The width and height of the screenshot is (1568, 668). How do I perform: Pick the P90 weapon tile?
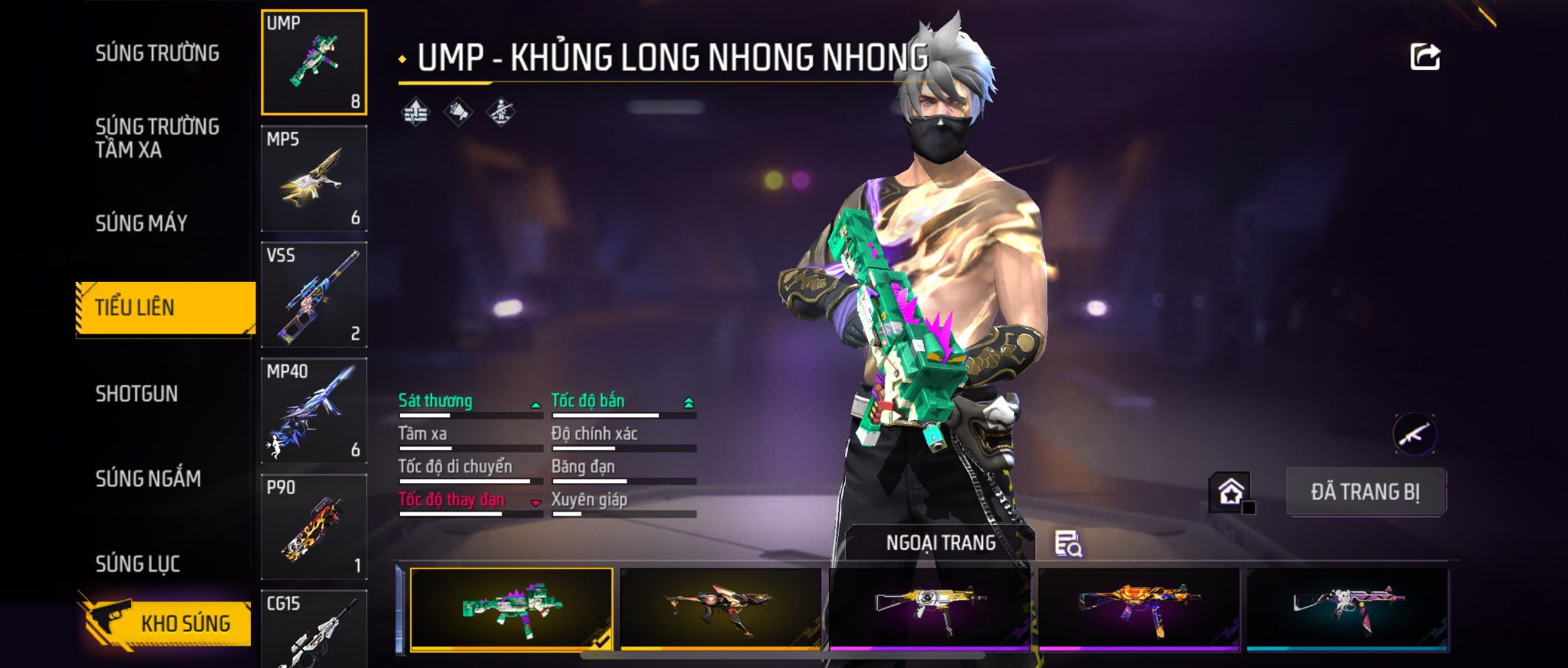click(x=314, y=527)
